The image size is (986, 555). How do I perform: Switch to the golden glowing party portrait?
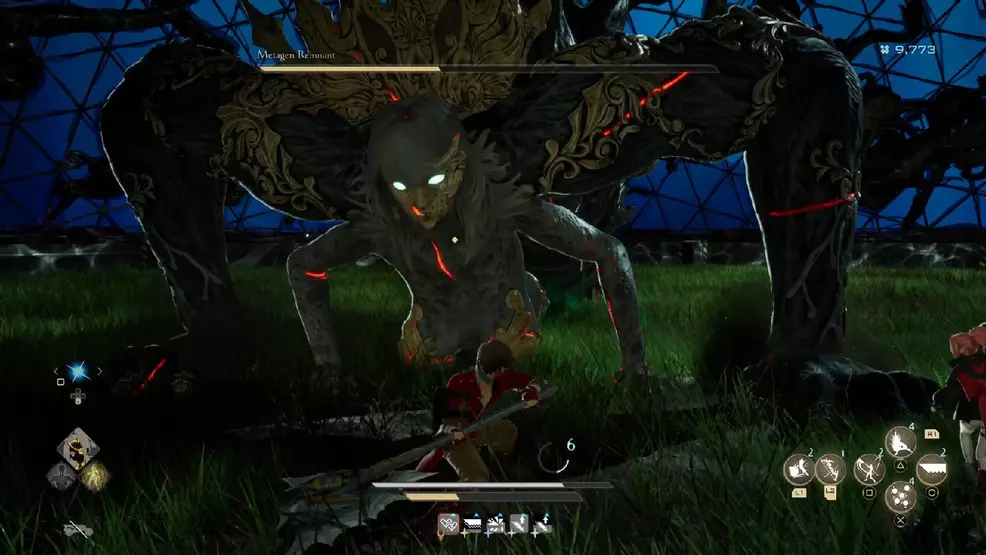pos(94,476)
